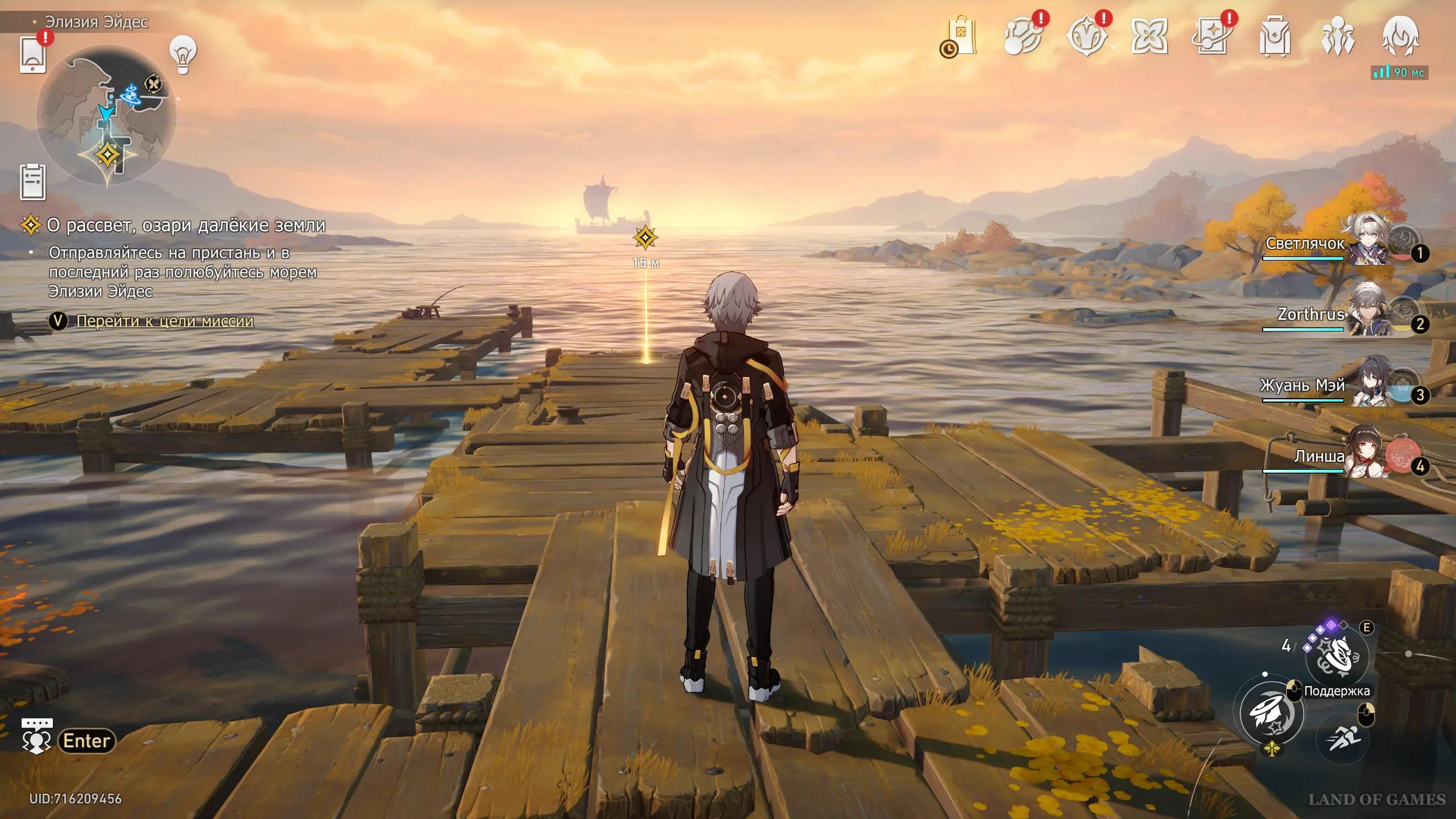Open the mission clipboard log
The height and width of the screenshot is (819, 1456).
[33, 182]
